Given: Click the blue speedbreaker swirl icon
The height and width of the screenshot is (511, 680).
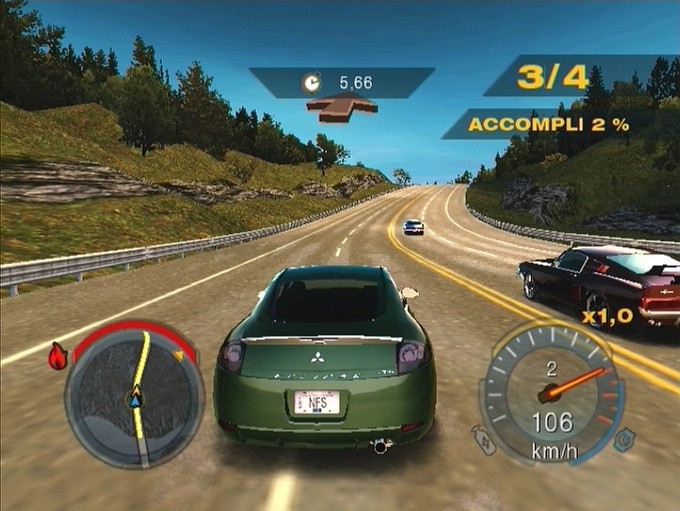Looking at the screenshot, I should point(623,437).
